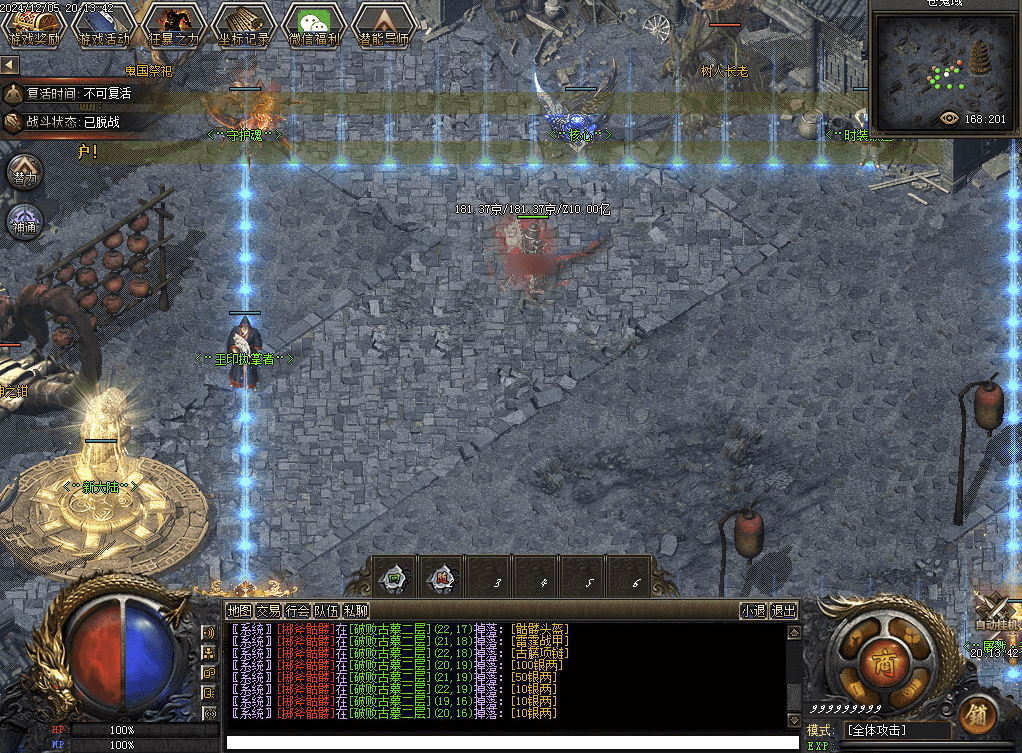The image size is (1022, 753).
Task: Open the 潜力 round button
Action: pyautogui.click(x=25, y=173)
